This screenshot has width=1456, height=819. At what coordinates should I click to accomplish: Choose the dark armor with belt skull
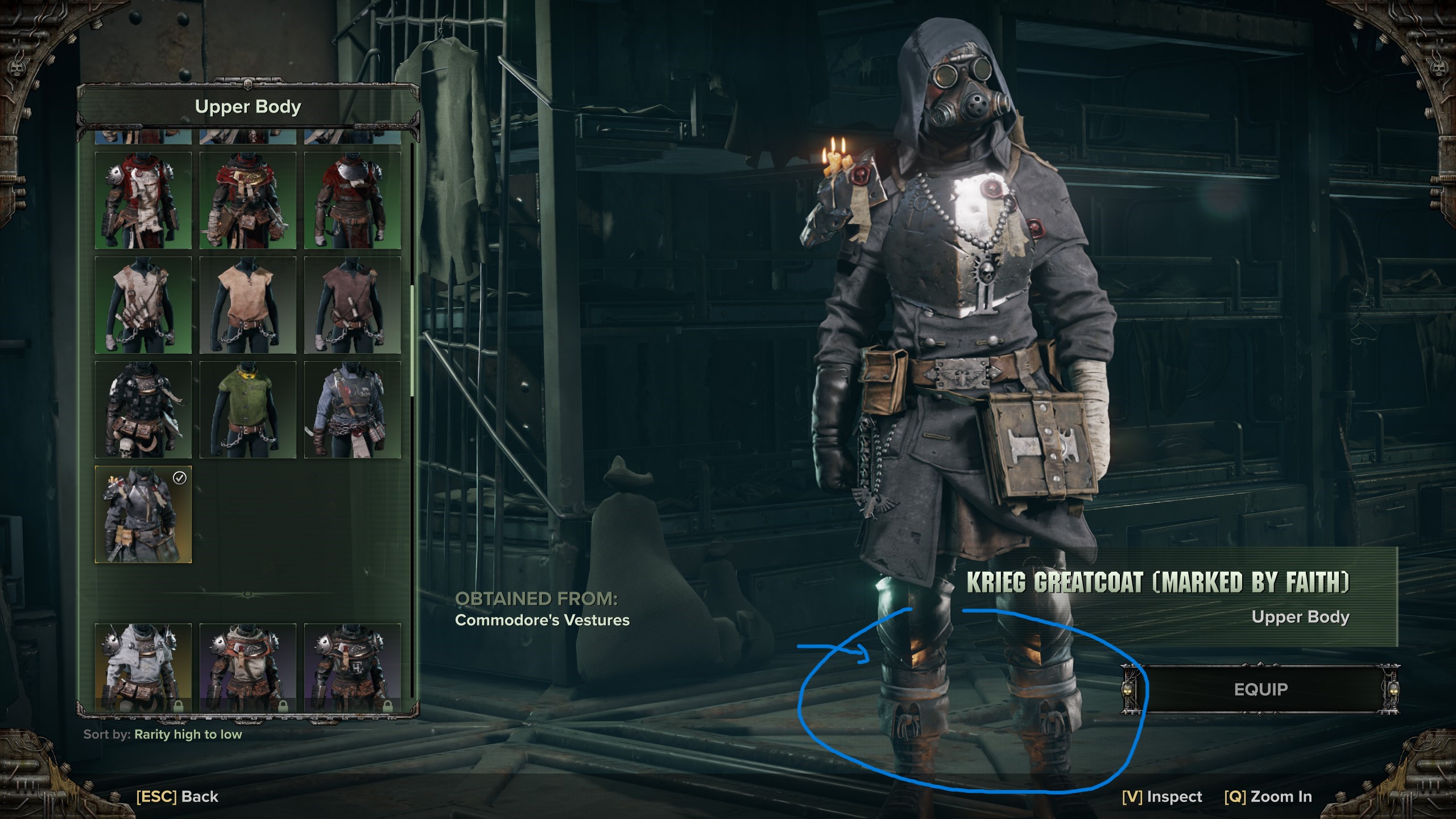(143, 409)
